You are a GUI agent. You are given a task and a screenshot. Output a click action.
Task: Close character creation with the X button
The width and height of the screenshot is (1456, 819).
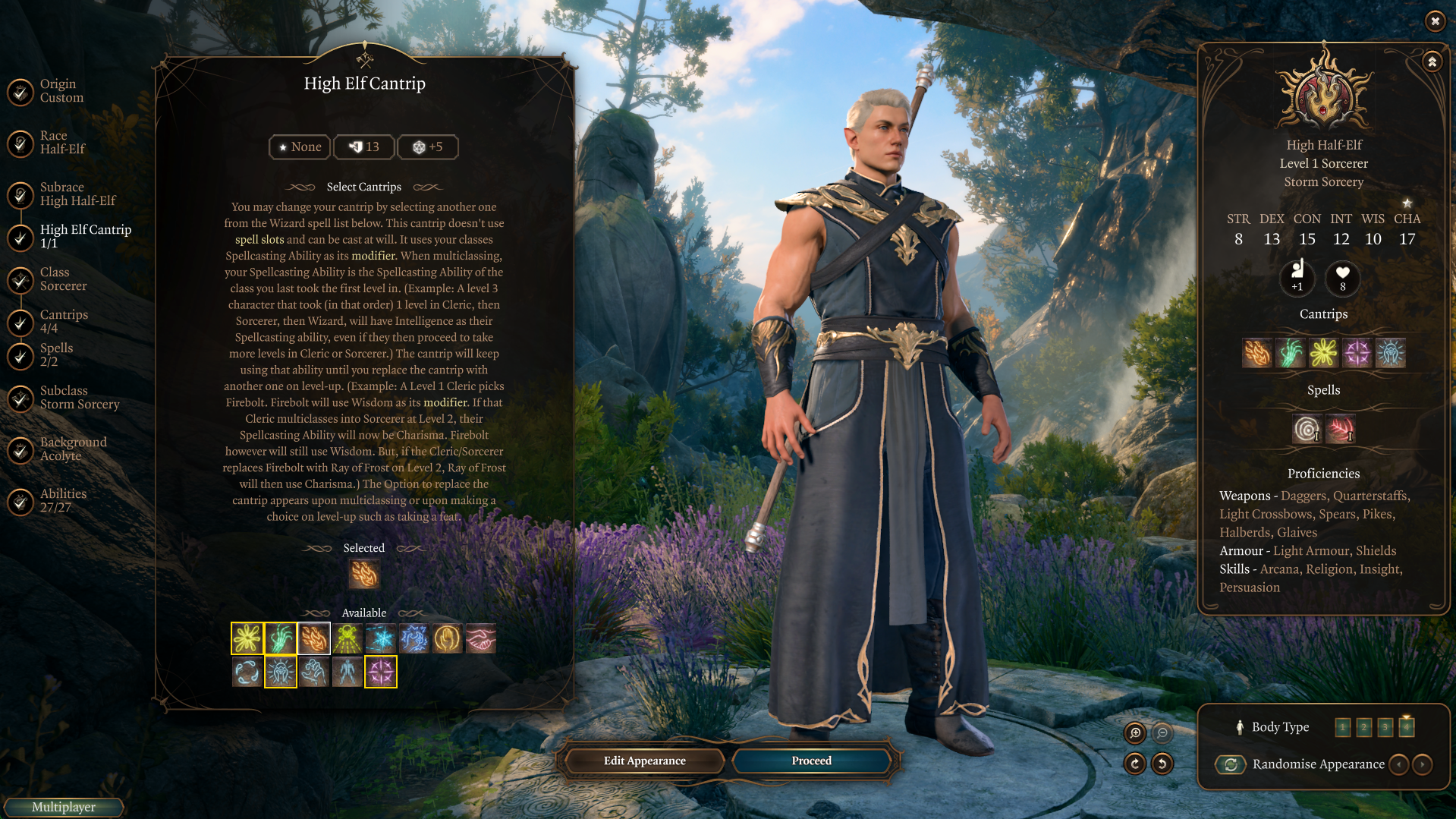pyautogui.click(x=1435, y=21)
